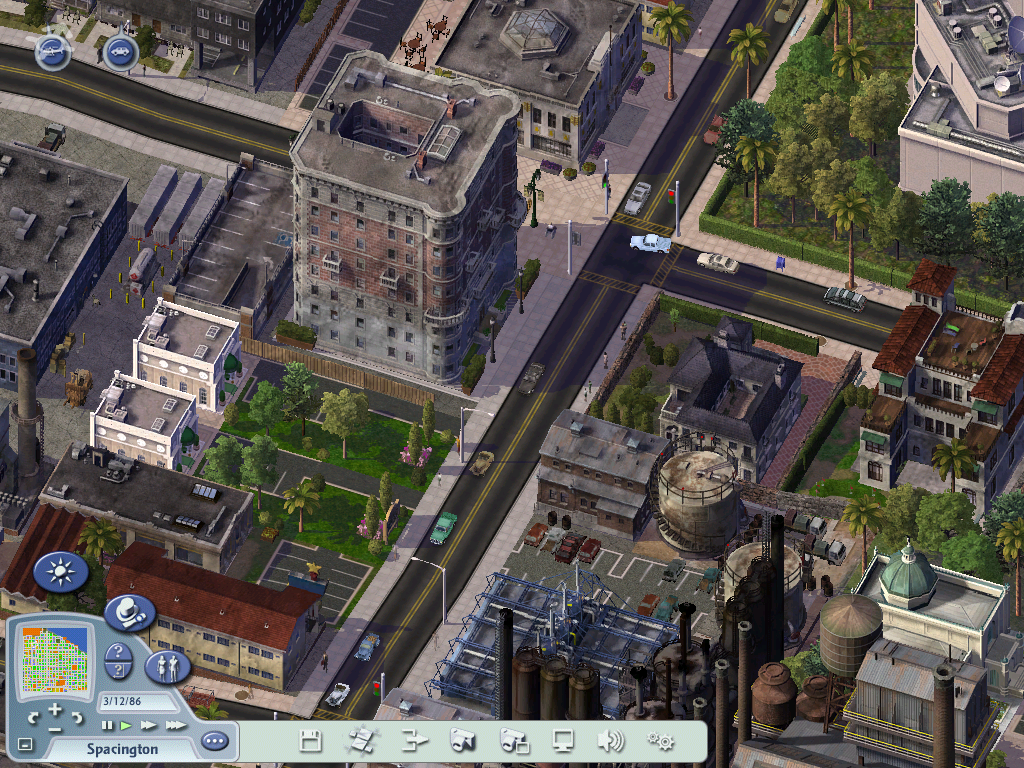Rotate the view counter-clockwise
This screenshot has width=1024, height=768.
34,718
